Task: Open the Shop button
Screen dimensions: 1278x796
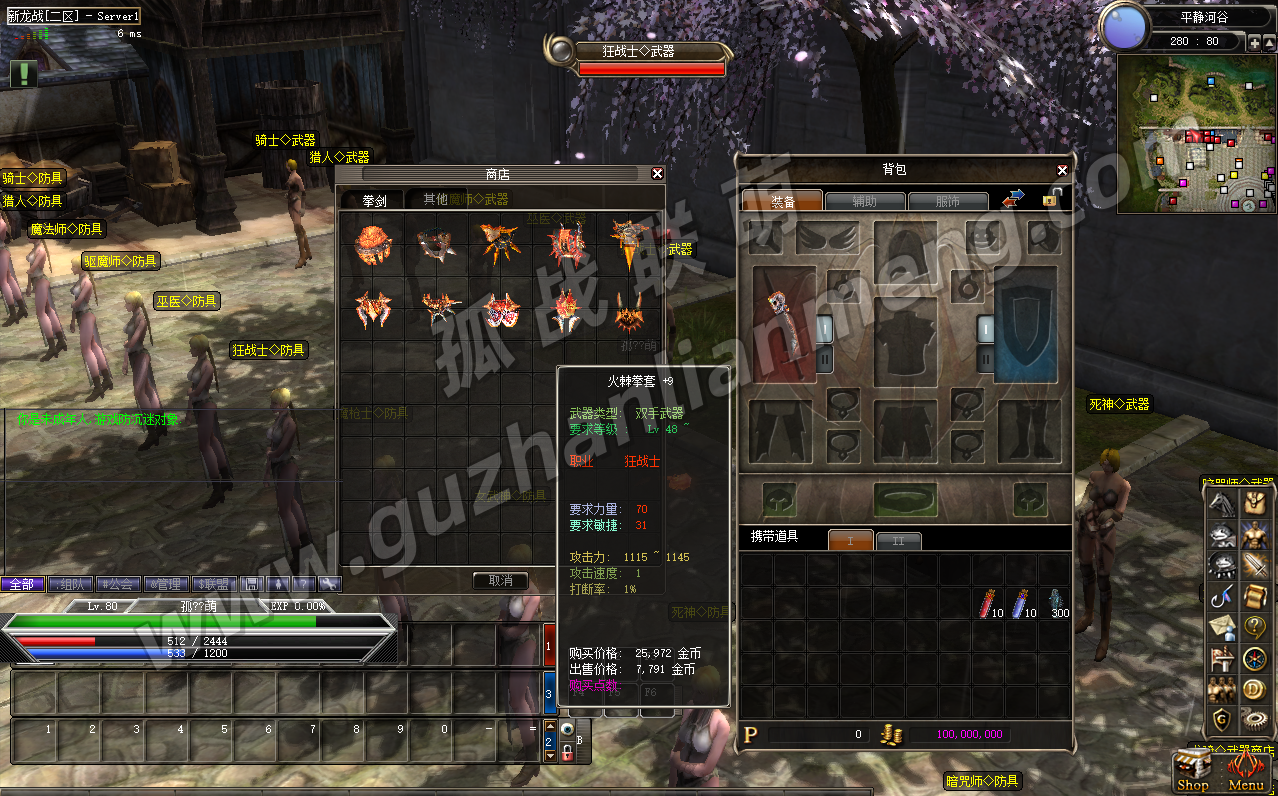Action: point(1192,772)
